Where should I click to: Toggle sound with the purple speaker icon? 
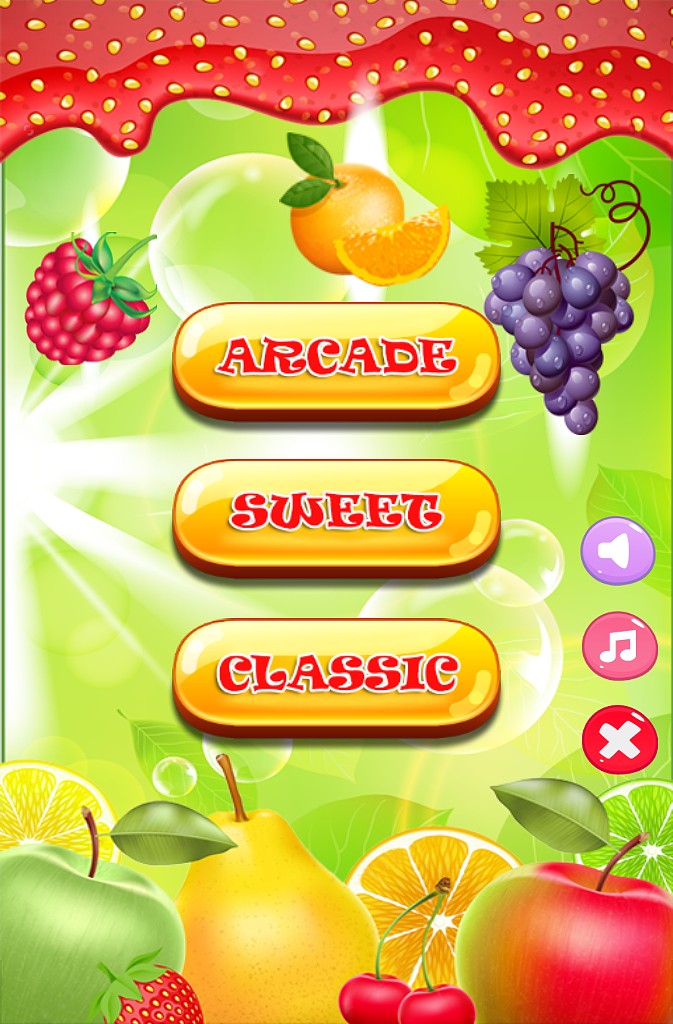(x=618, y=551)
